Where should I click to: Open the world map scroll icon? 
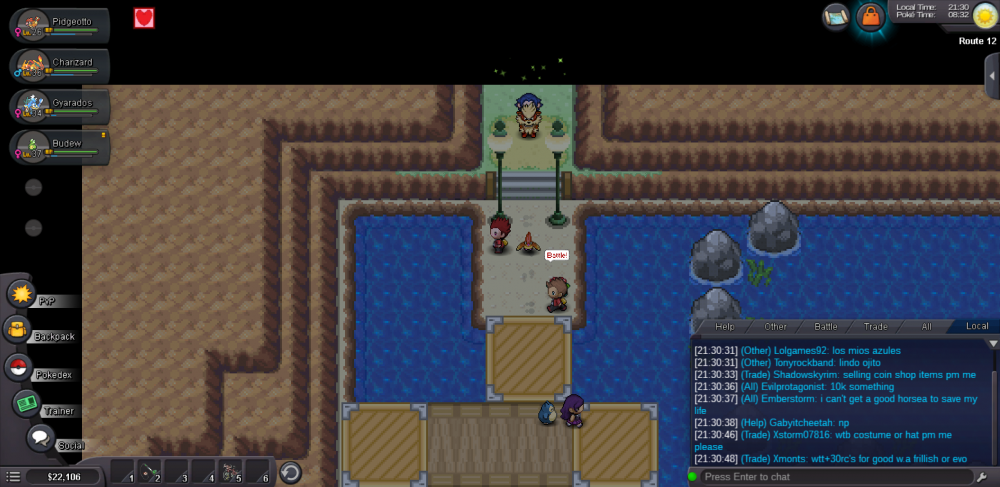click(x=836, y=16)
